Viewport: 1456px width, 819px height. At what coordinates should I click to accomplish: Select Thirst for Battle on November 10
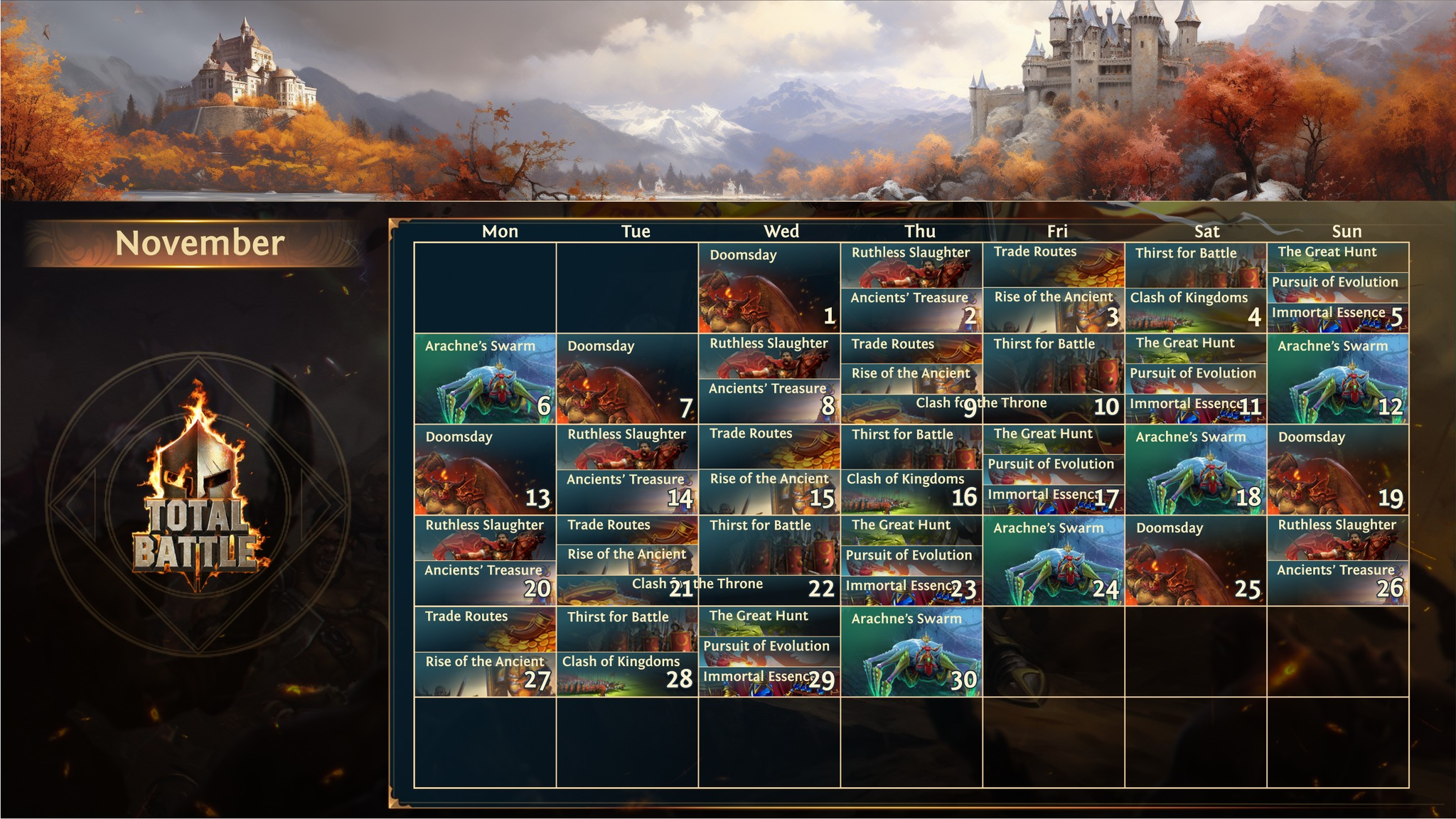[x=1053, y=363]
